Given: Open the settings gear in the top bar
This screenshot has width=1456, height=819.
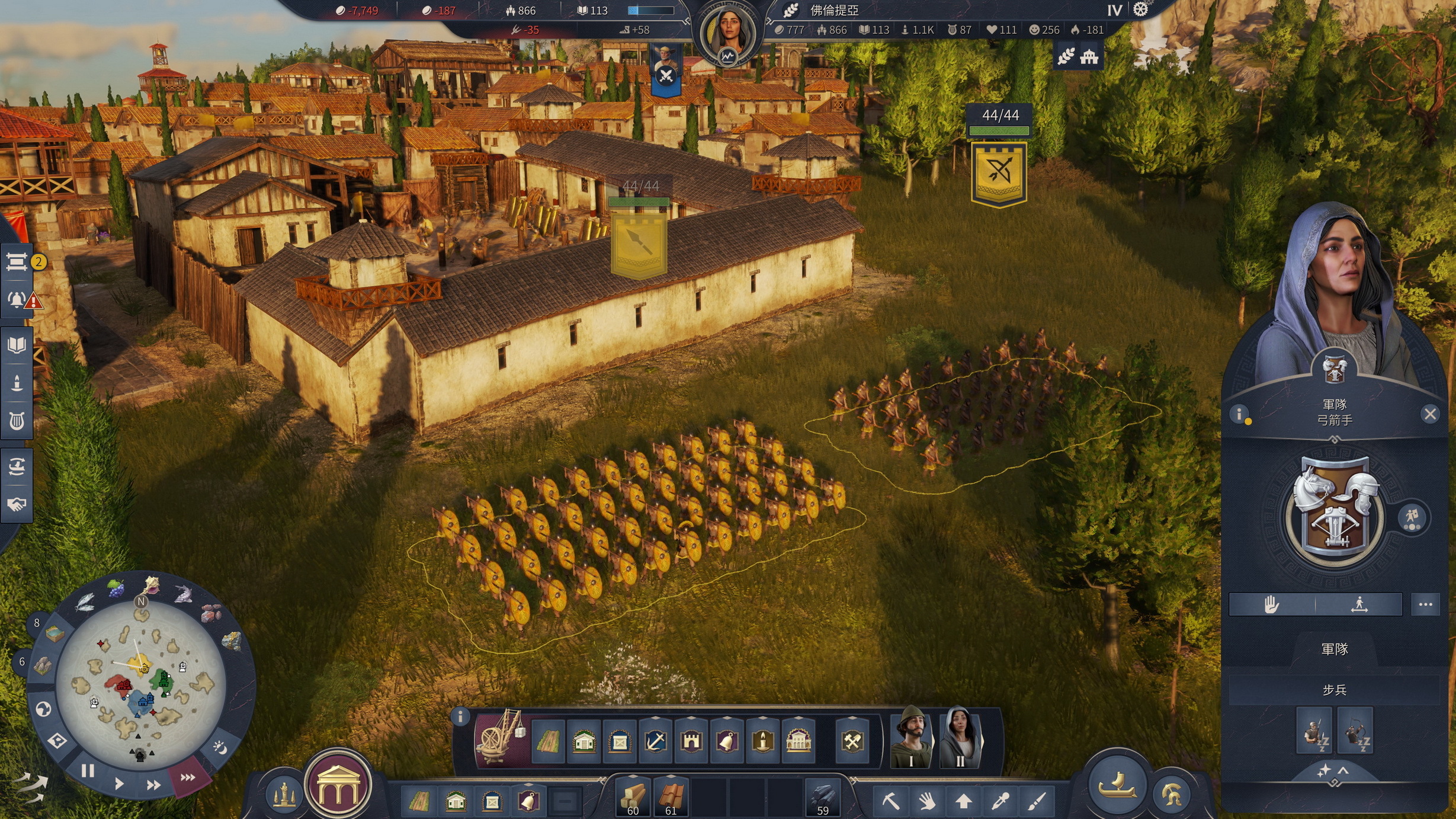Looking at the screenshot, I should click(x=1141, y=10).
